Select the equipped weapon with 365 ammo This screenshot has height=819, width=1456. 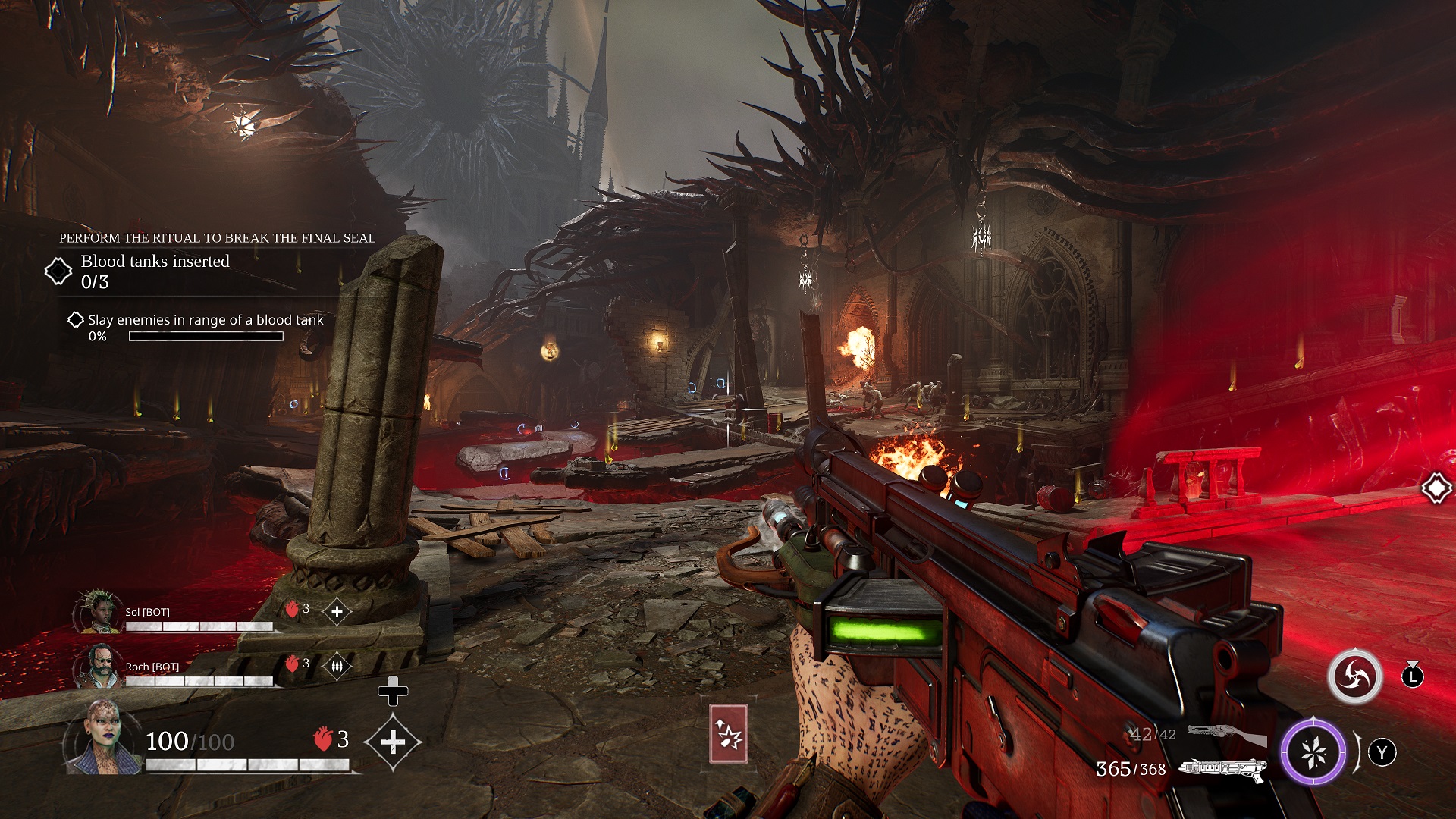[1222, 769]
